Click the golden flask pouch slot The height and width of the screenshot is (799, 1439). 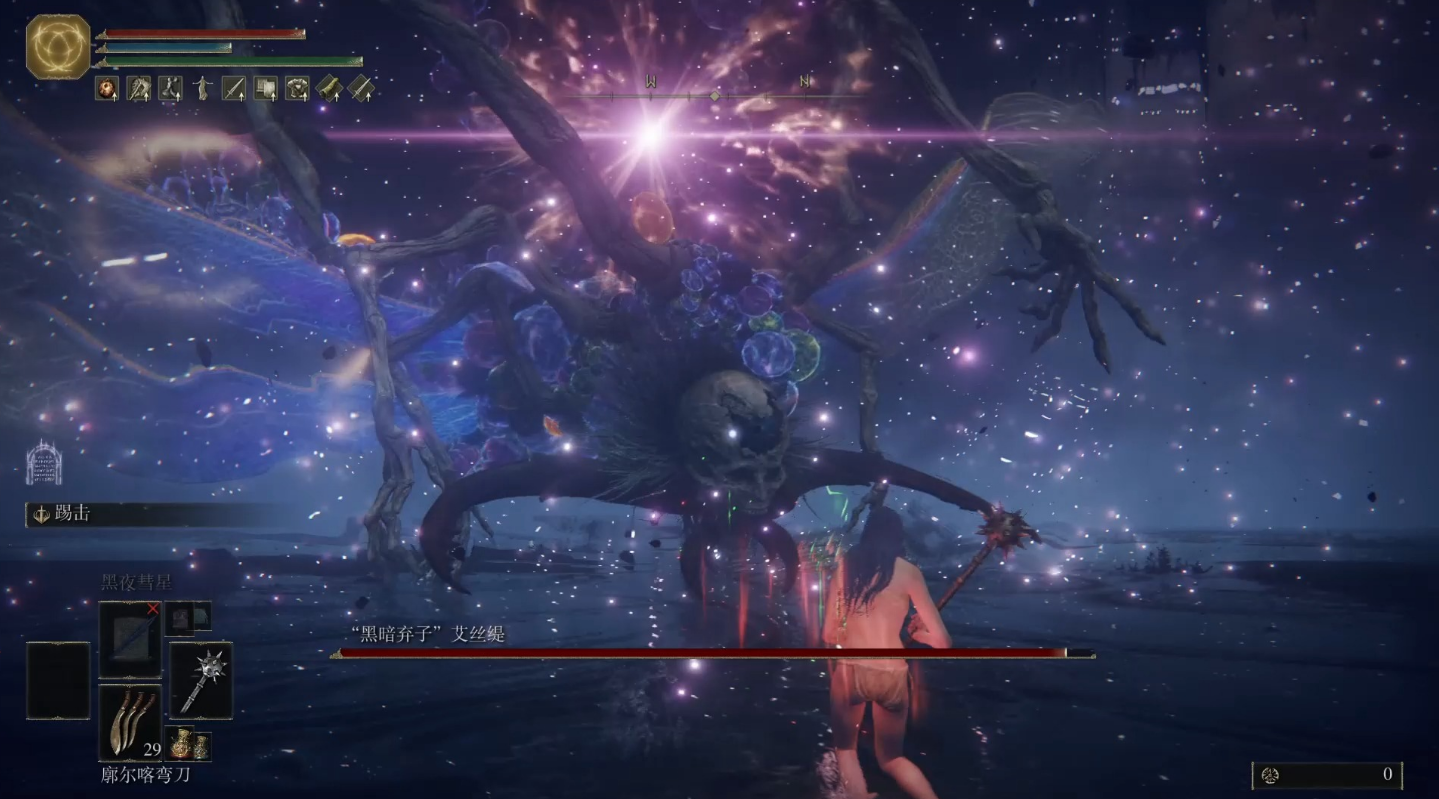coord(188,744)
